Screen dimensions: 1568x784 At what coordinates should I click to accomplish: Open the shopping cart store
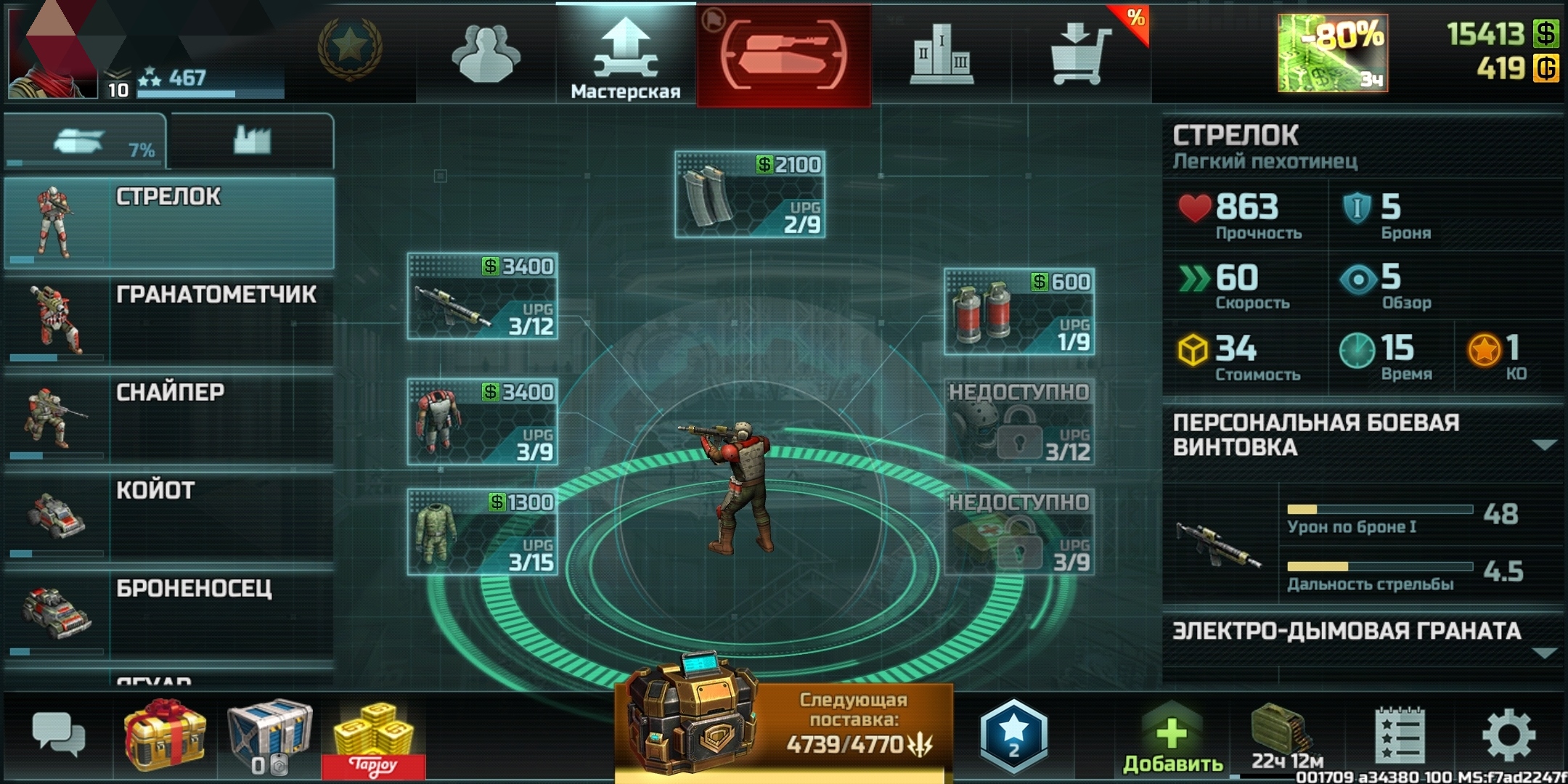1081,55
